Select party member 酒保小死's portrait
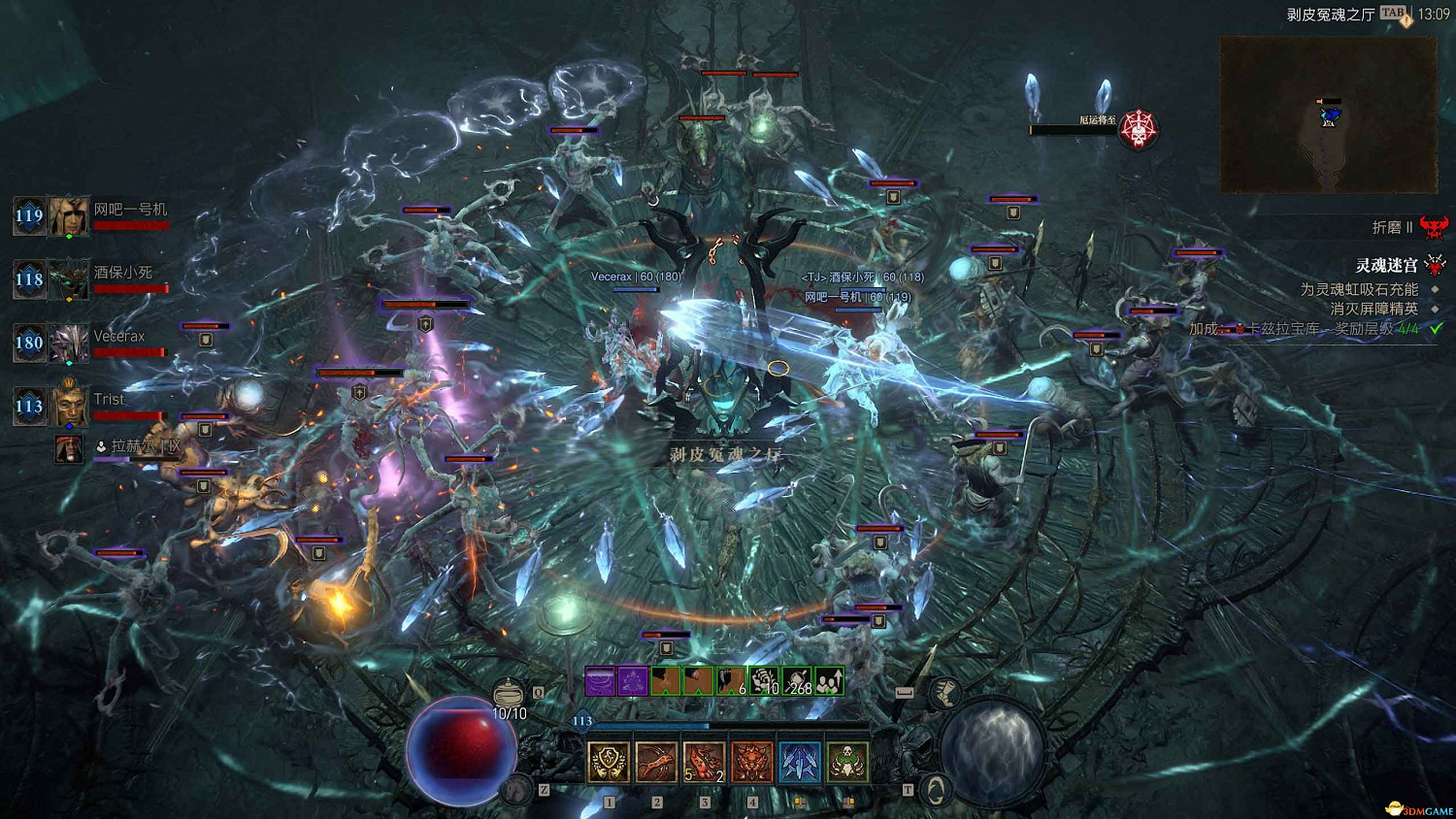The width and height of the screenshot is (1456, 819). 69,279
